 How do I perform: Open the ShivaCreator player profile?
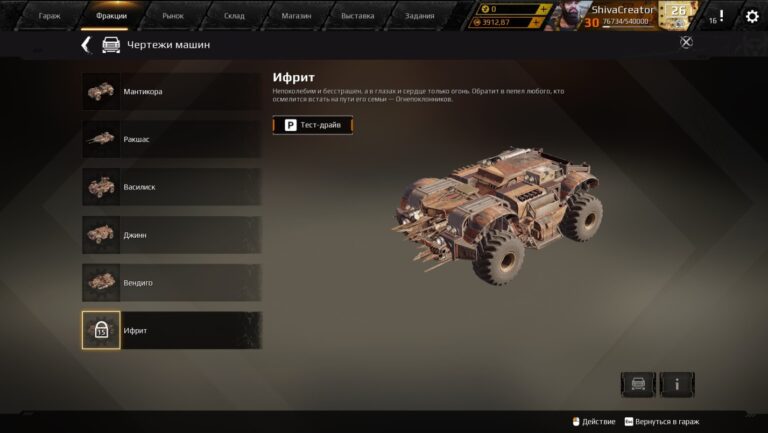(612, 15)
